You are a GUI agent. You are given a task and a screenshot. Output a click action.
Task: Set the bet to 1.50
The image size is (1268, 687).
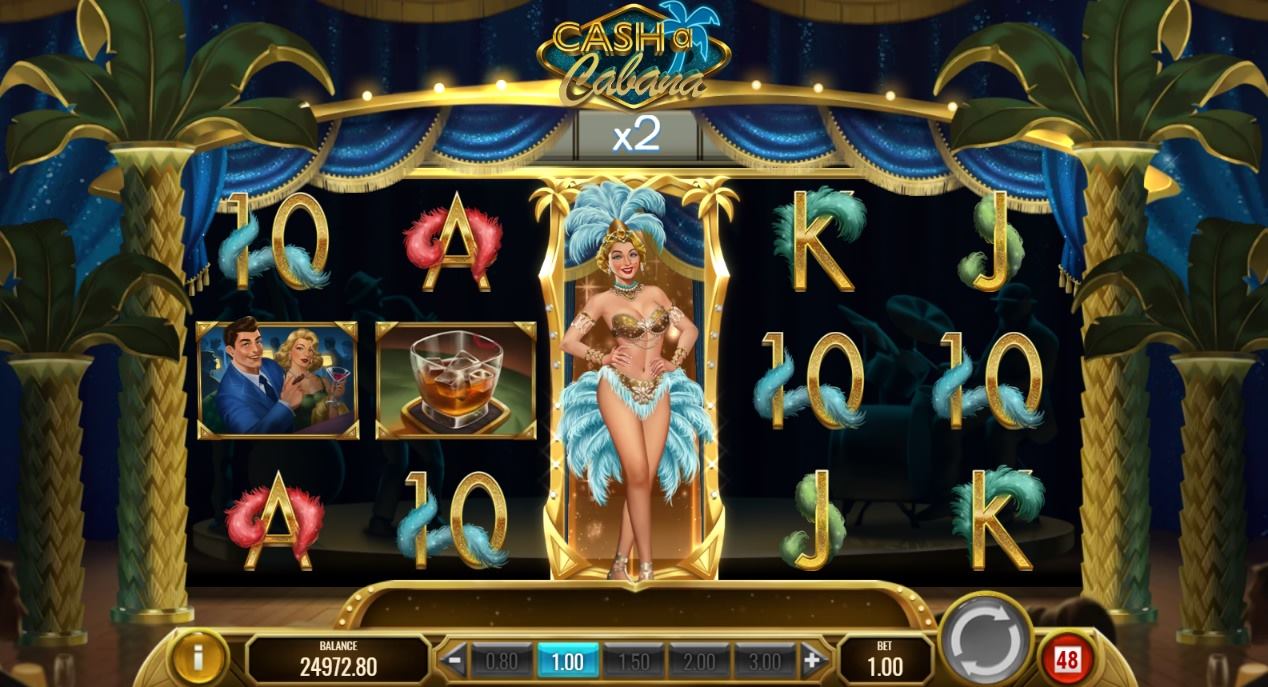coord(633,661)
